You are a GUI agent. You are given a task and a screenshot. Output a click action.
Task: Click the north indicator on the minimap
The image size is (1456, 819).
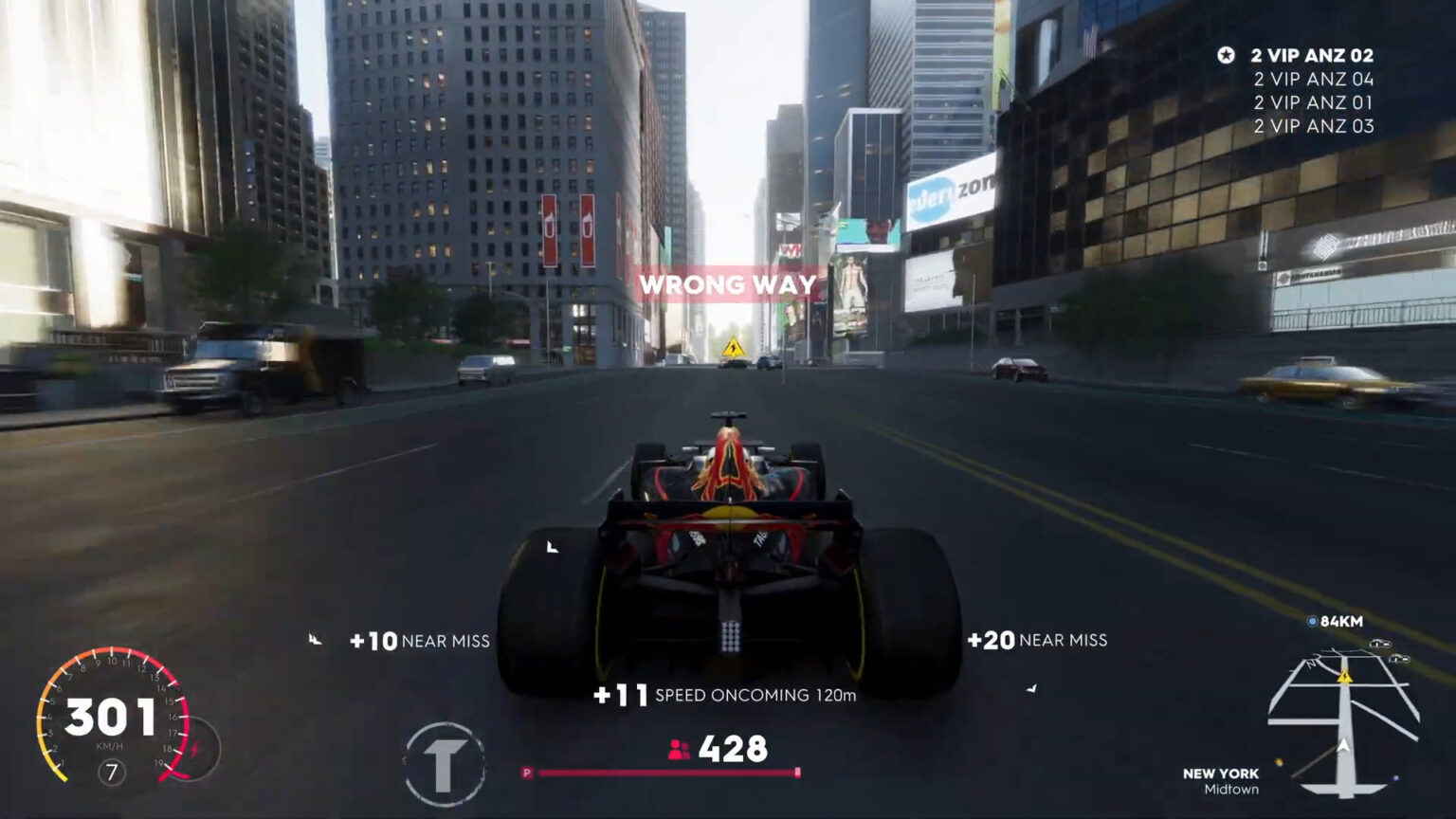click(1311, 662)
